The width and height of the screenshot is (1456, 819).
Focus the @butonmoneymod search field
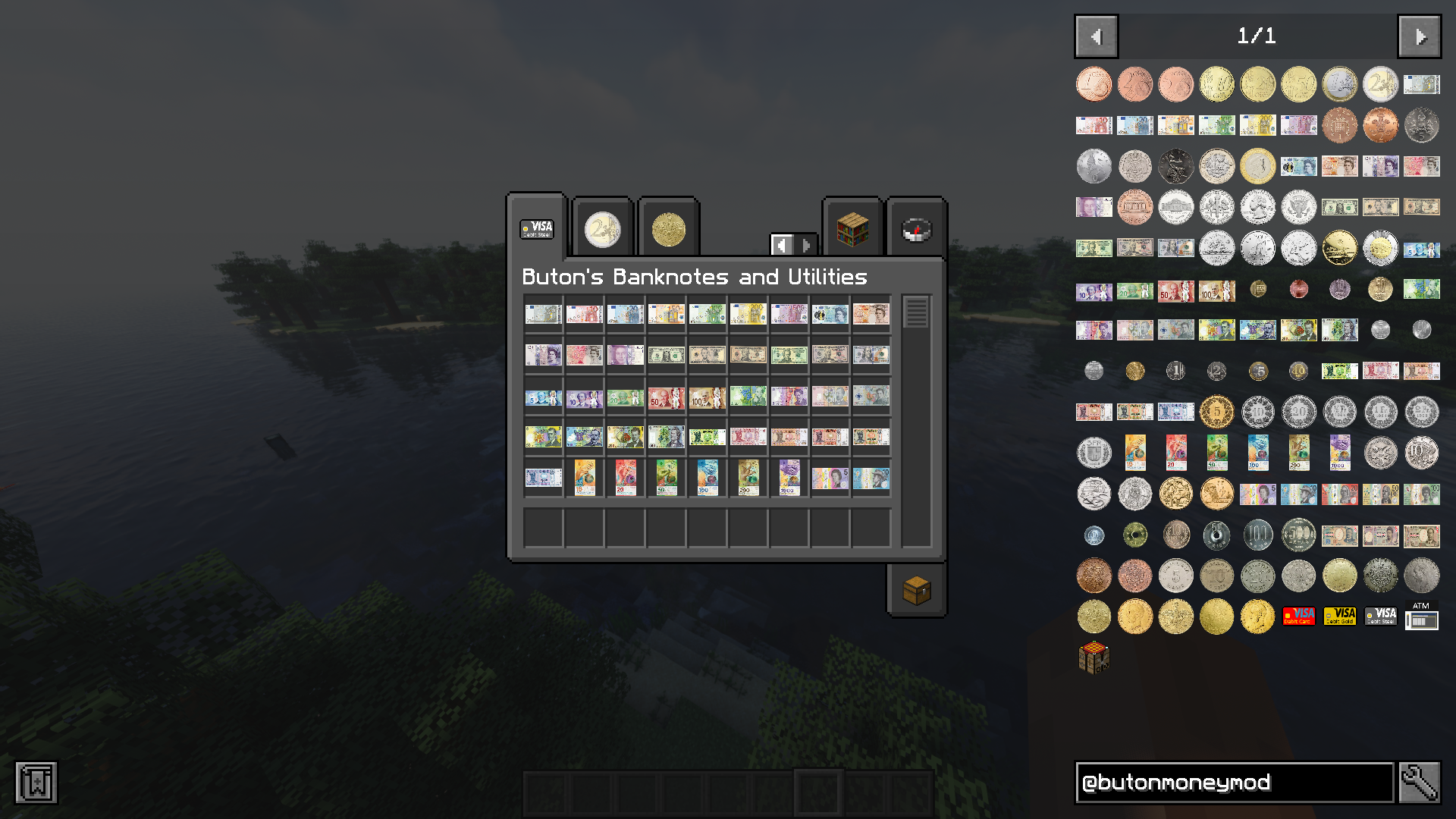click(x=1234, y=783)
